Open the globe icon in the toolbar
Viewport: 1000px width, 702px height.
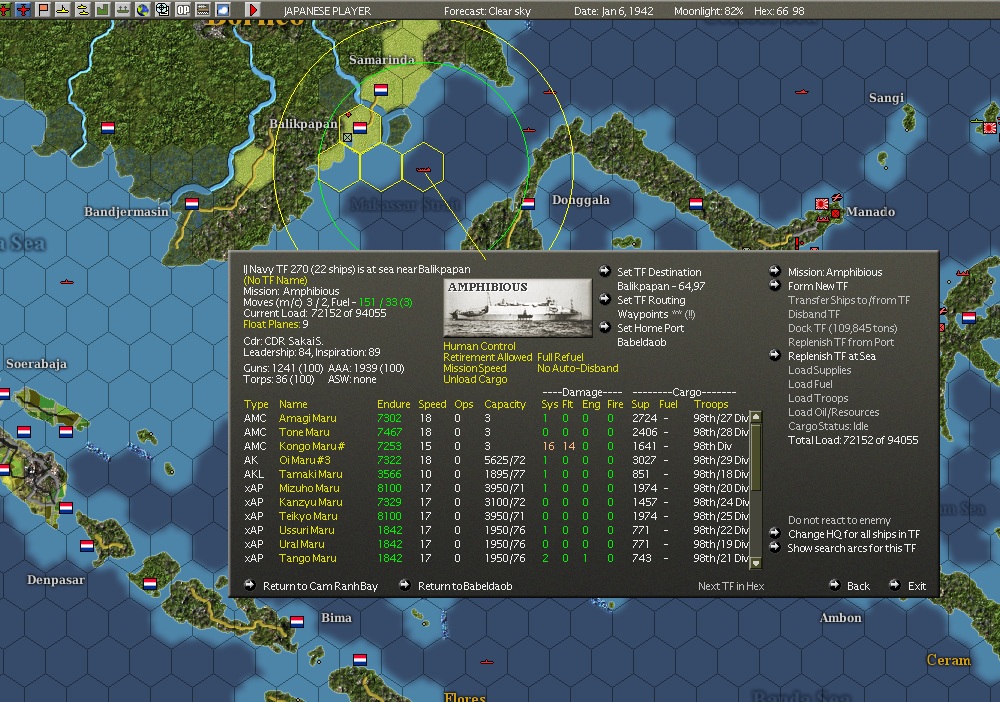(x=143, y=9)
